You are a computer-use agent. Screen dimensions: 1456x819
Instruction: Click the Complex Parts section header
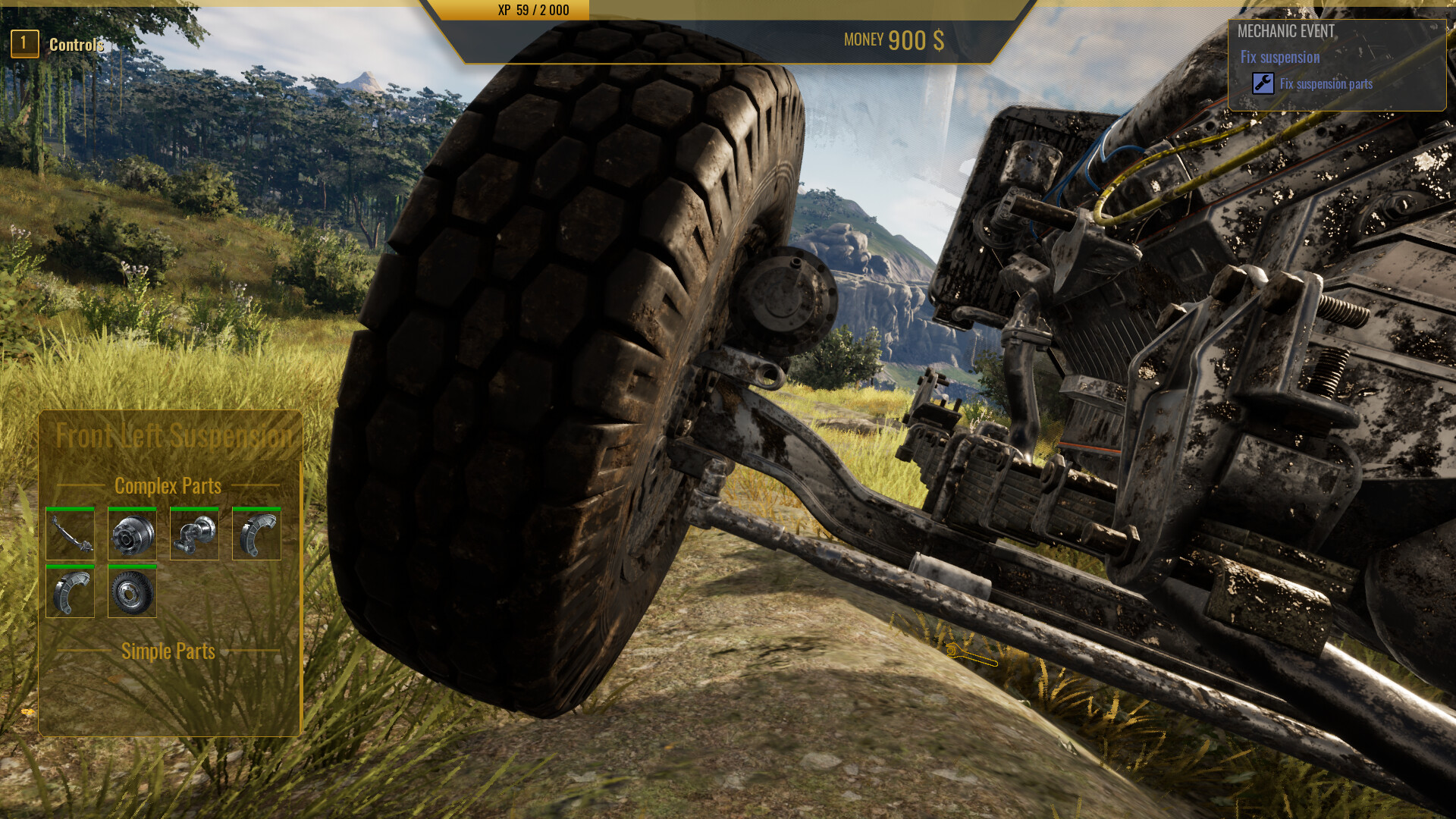click(168, 486)
